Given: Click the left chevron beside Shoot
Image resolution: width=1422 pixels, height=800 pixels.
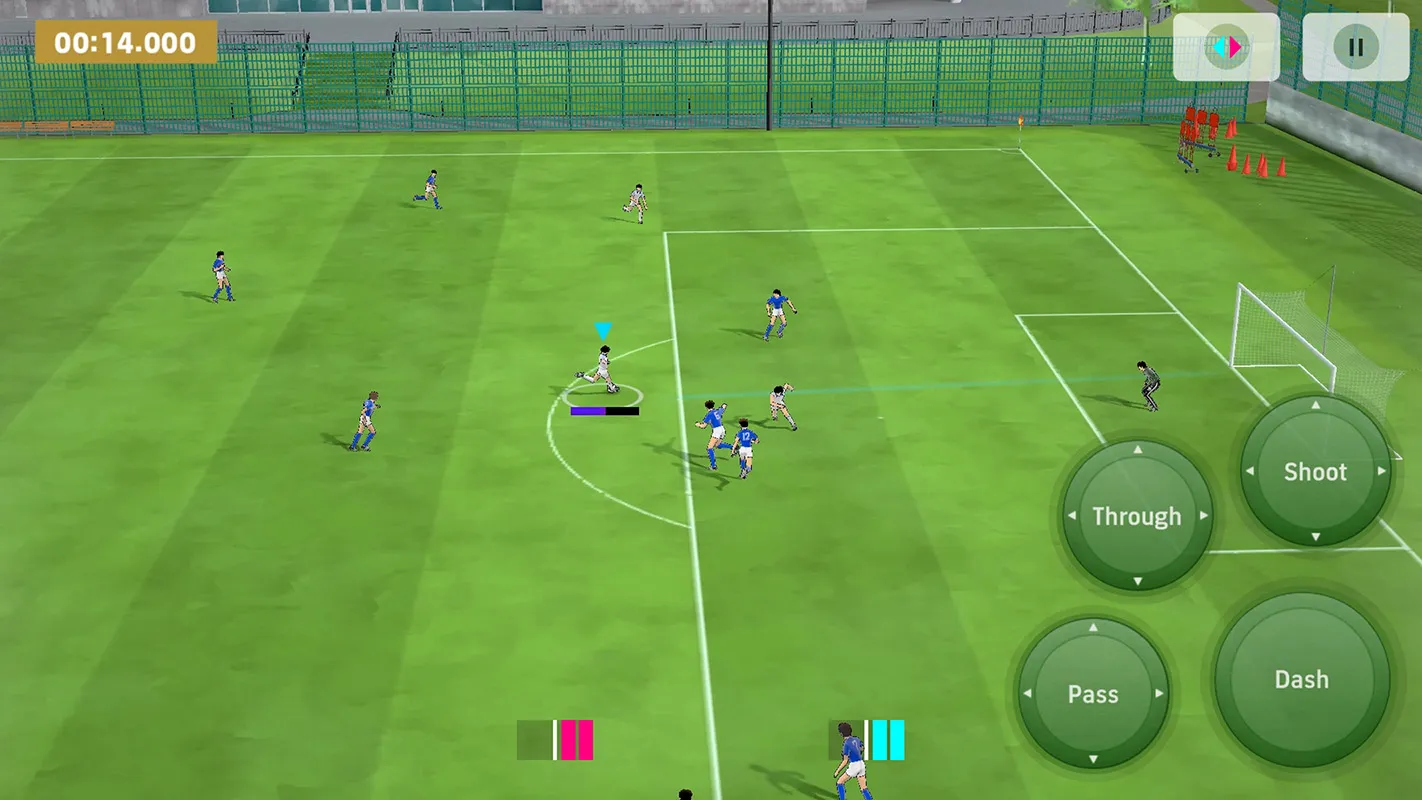Looking at the screenshot, I should [x=1249, y=472].
